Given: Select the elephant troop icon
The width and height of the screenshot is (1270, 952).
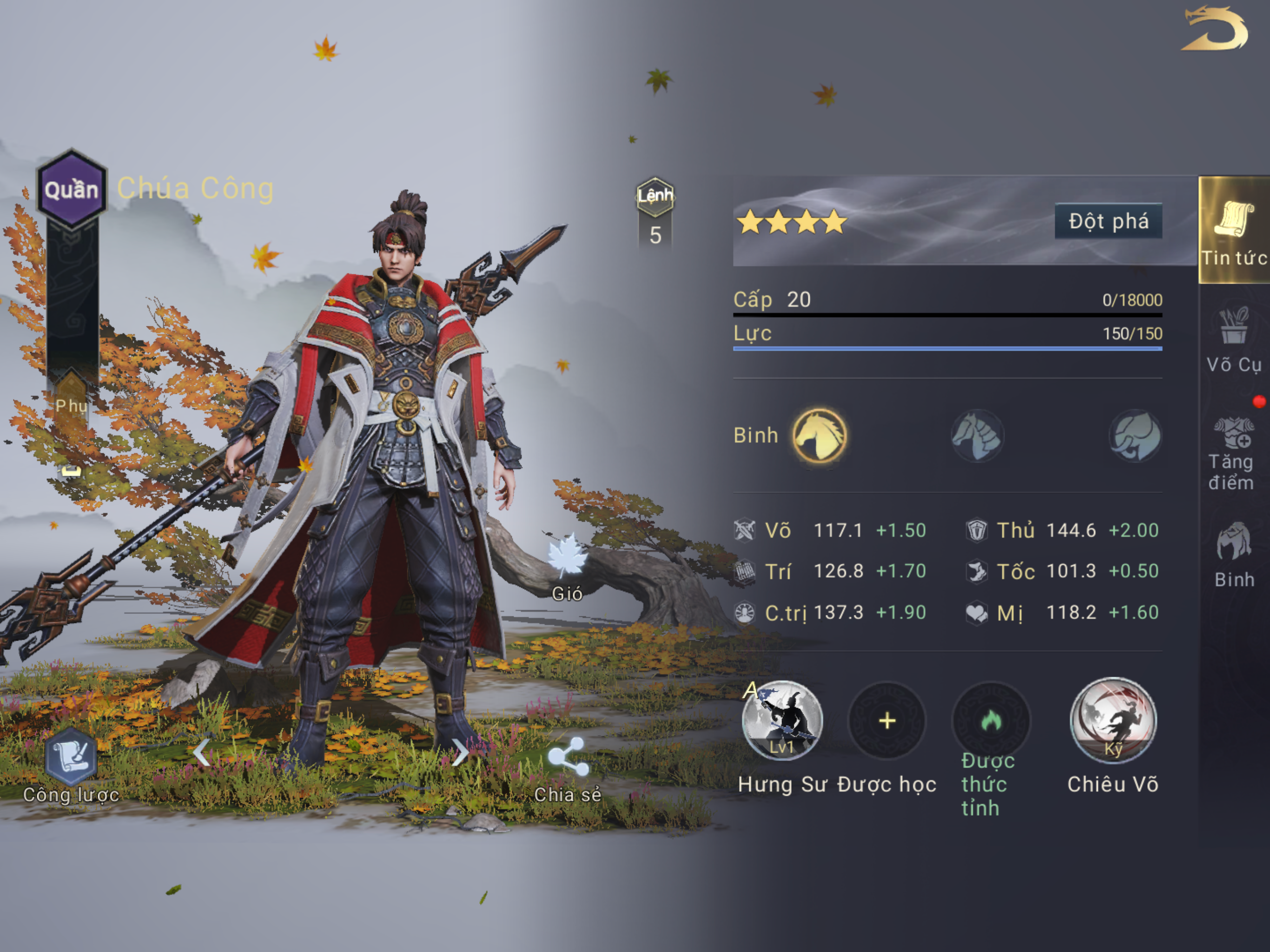Looking at the screenshot, I should tap(1135, 435).
